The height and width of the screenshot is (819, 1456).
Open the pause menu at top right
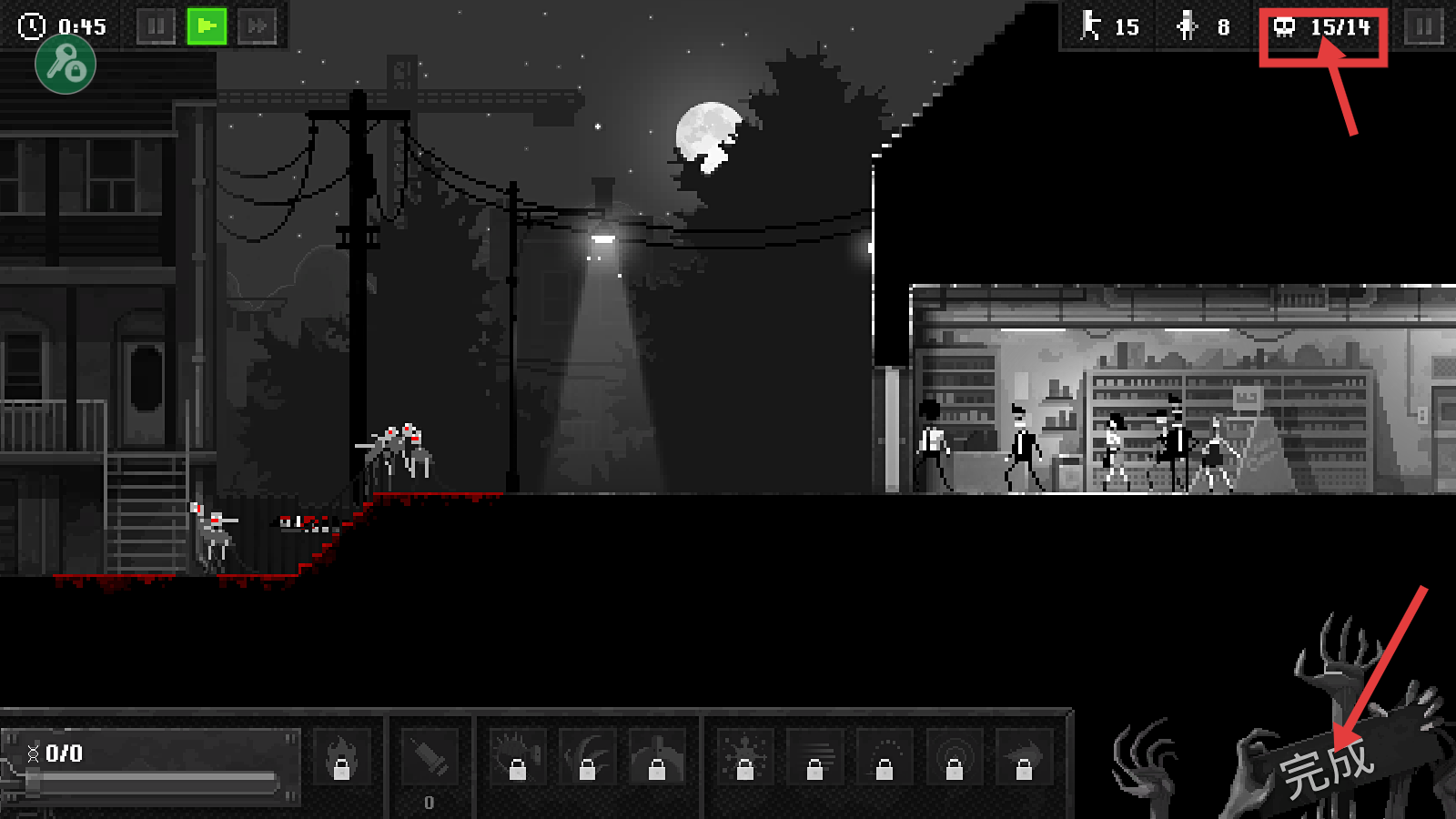point(1424,27)
